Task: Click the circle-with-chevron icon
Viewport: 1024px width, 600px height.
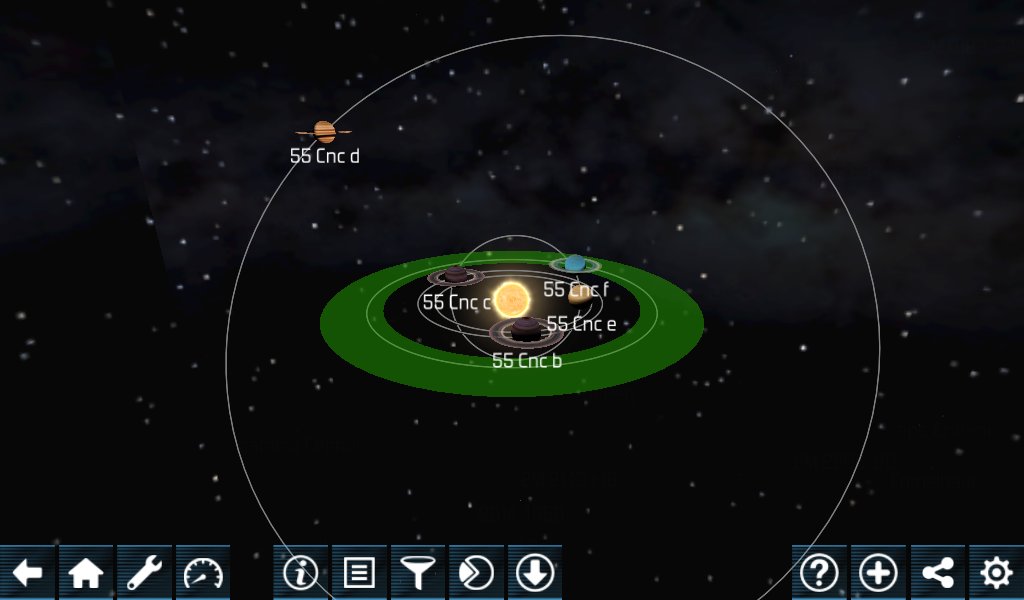Action: pos(476,573)
